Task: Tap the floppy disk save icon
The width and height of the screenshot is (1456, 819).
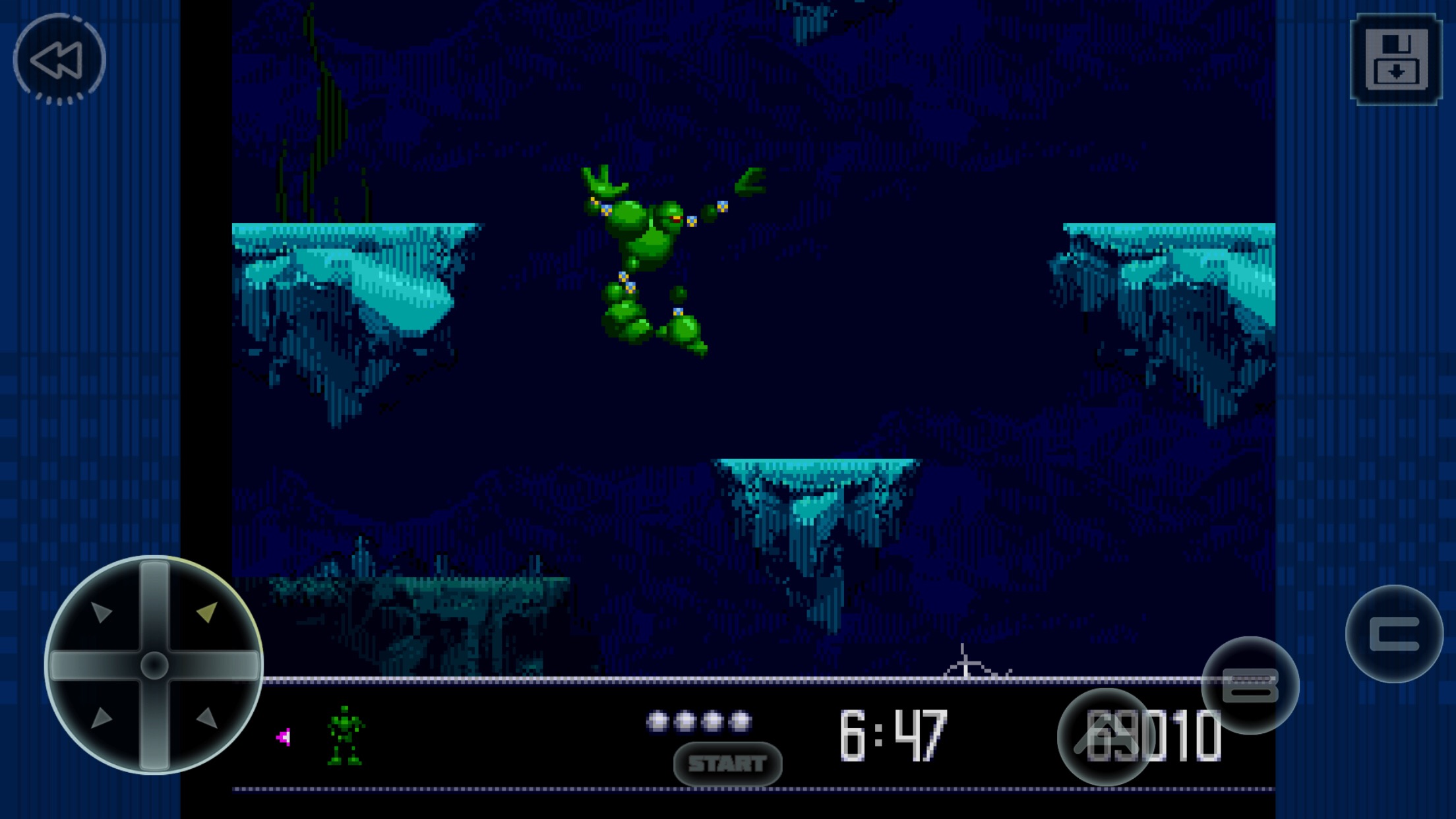Action: click(1395, 61)
